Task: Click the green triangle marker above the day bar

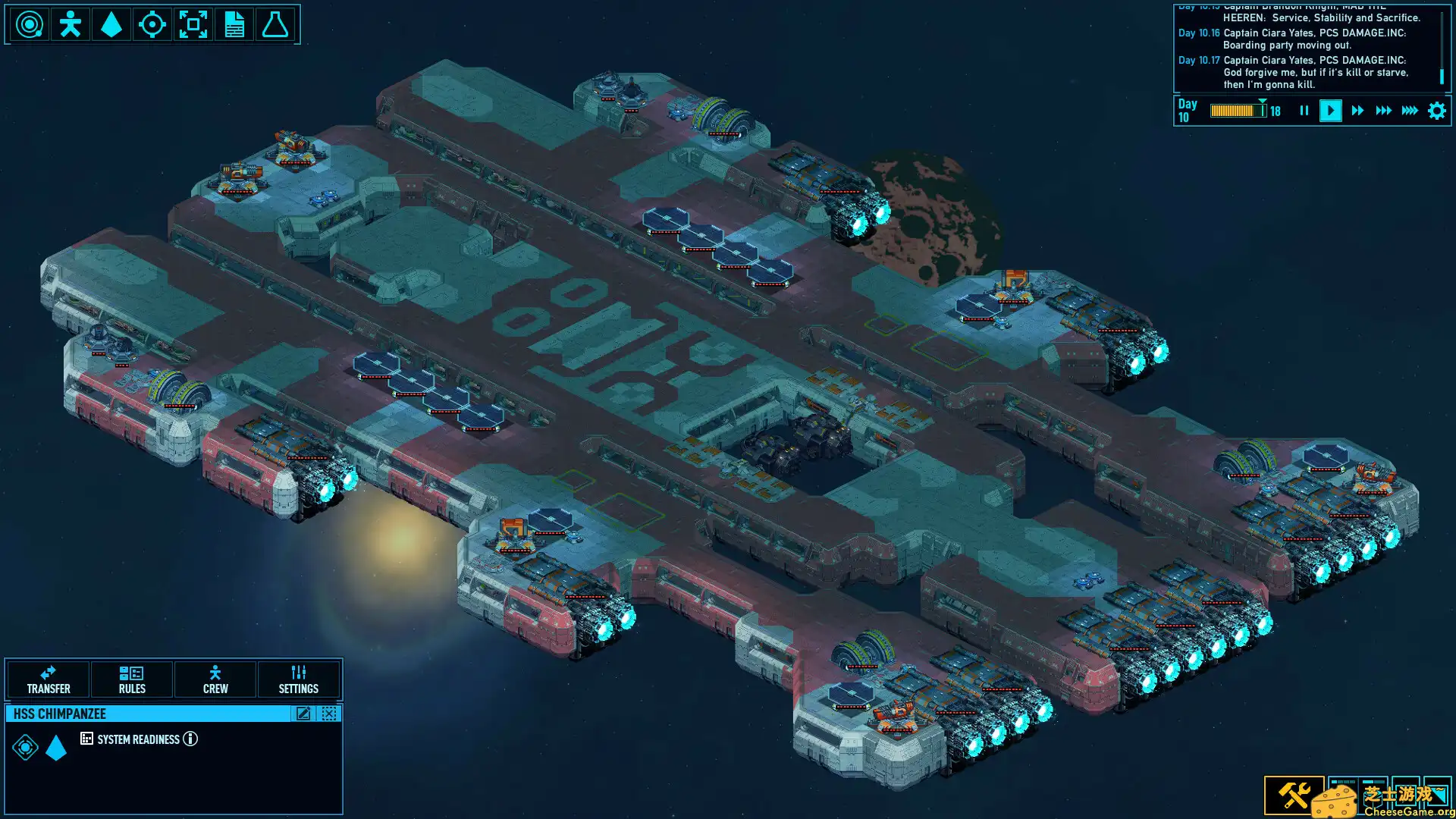Action: pyautogui.click(x=1263, y=99)
